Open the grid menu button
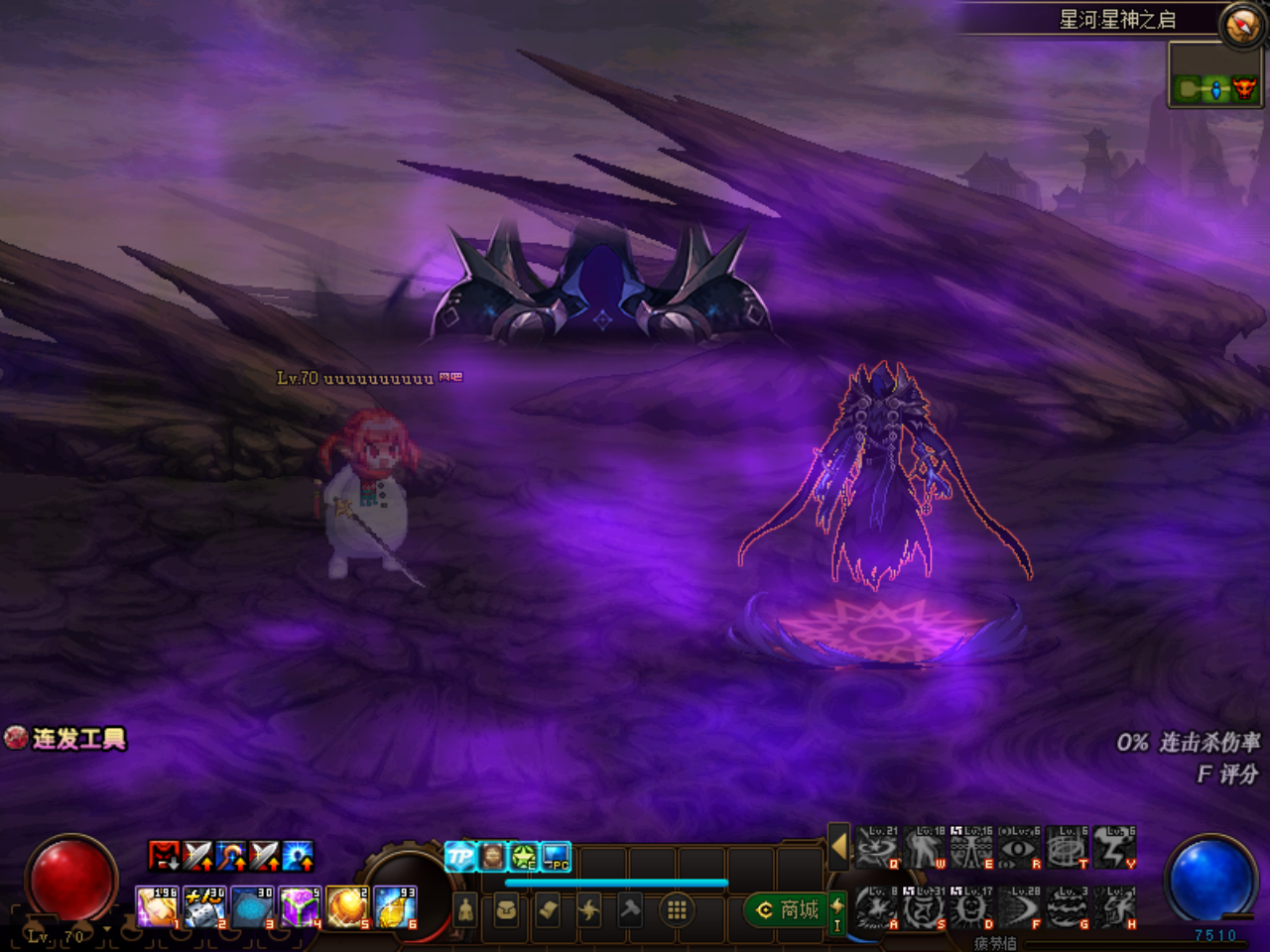 click(x=677, y=909)
